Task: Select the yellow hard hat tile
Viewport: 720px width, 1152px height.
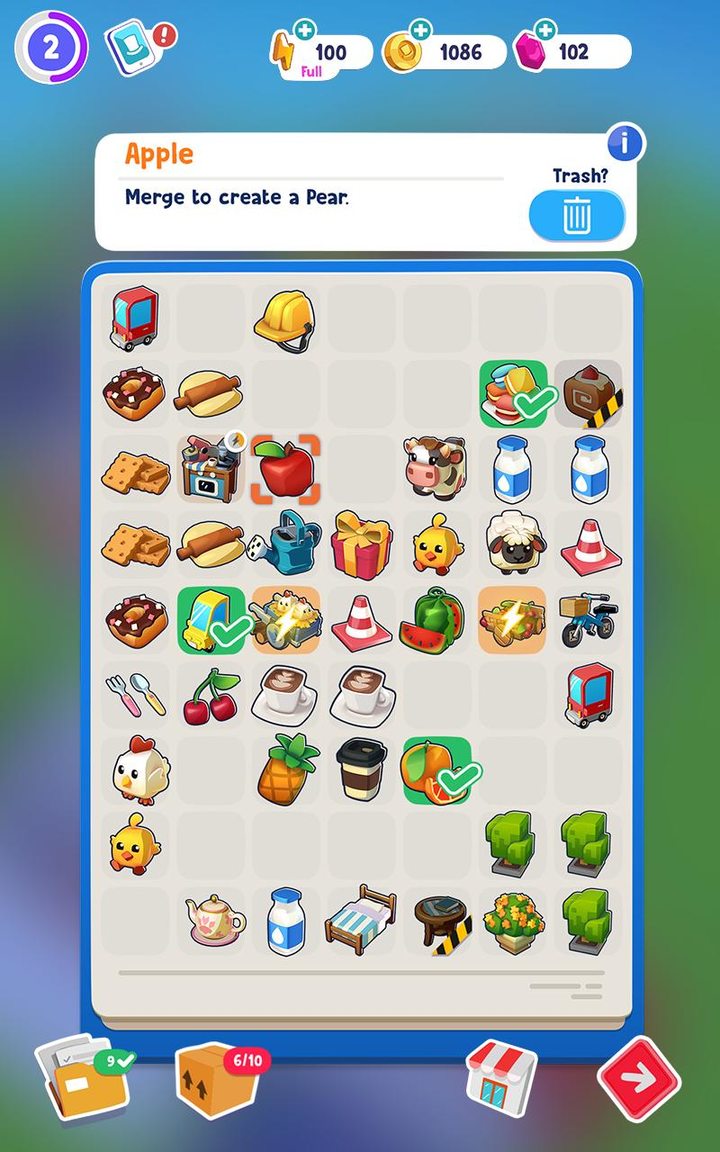Action: coord(285,319)
